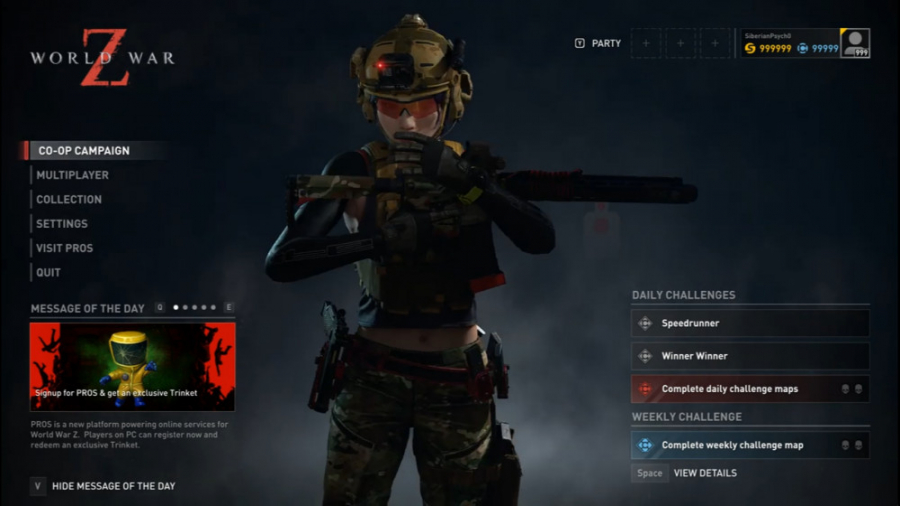View details of the challenge
900x506 pixels.
[x=704, y=473]
